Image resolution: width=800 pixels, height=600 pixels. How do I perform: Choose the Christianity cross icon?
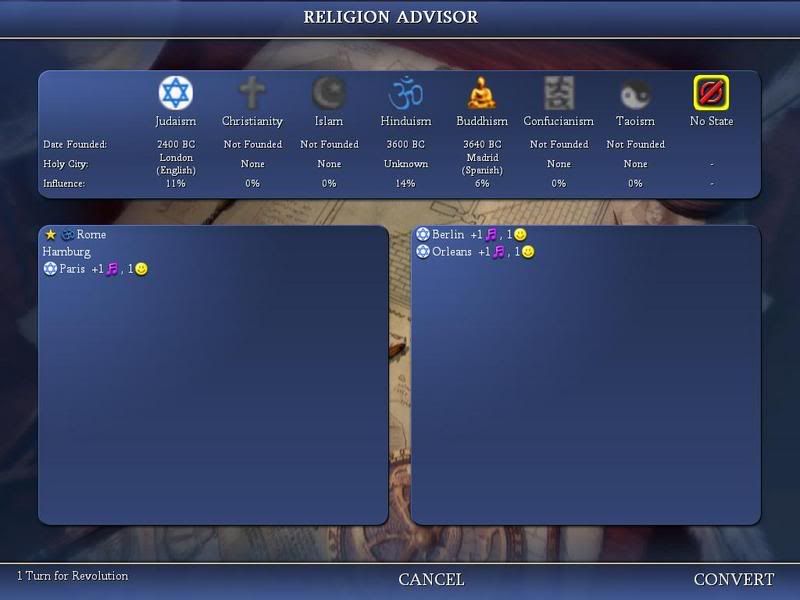[252, 93]
